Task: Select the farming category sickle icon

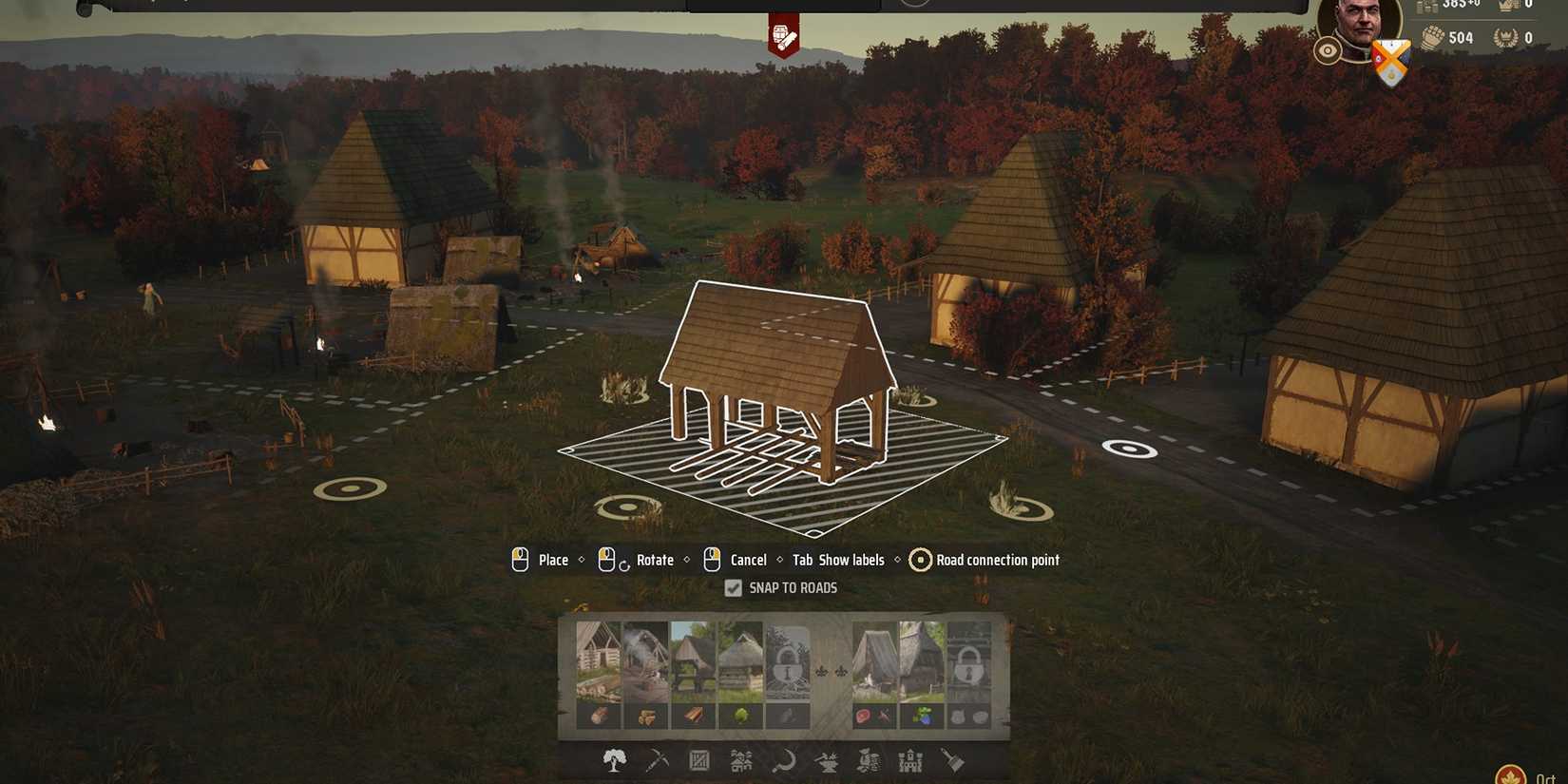Action: click(x=785, y=761)
